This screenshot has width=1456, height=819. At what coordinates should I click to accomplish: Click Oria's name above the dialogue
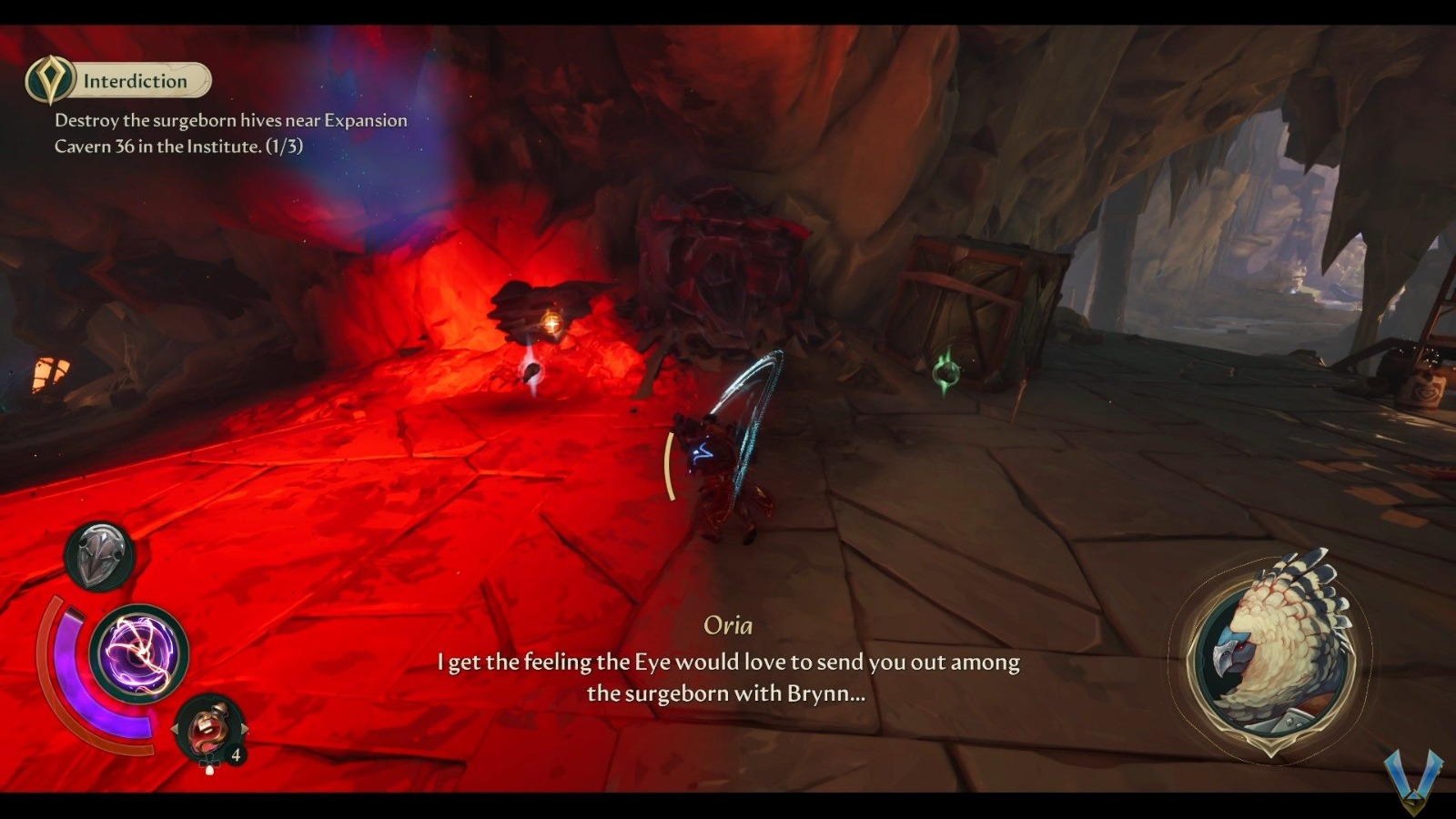pos(728,625)
